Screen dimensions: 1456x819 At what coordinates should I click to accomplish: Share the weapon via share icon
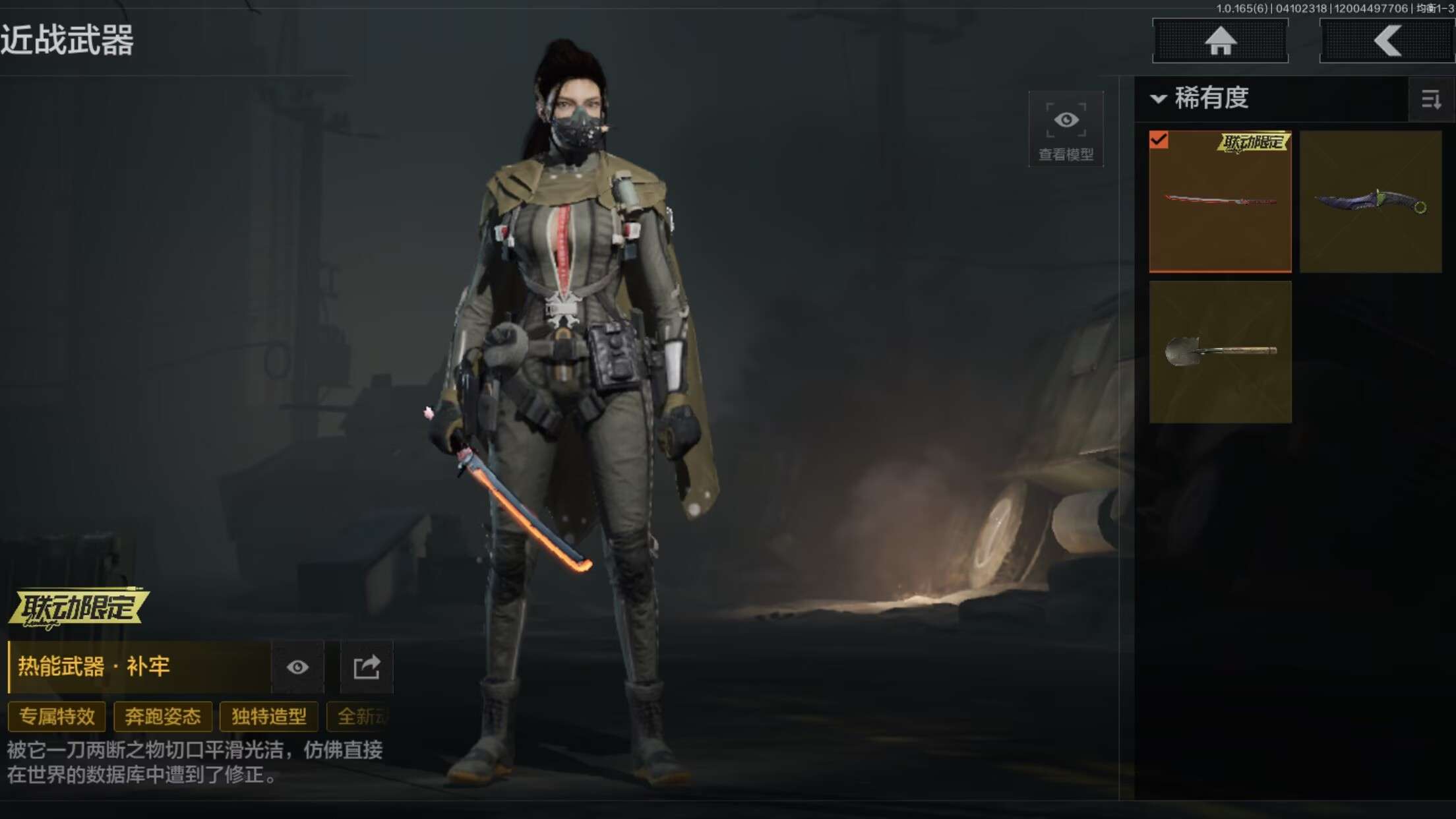tap(367, 667)
